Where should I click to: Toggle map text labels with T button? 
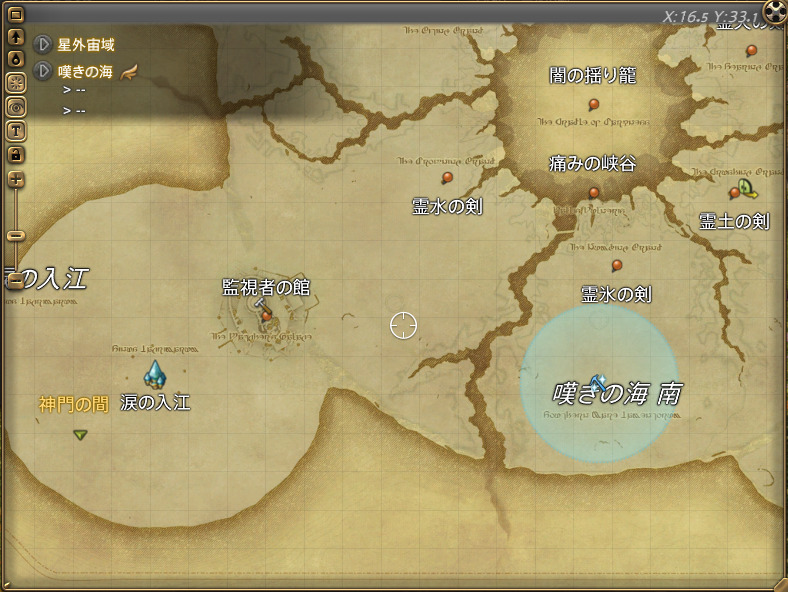click(x=16, y=130)
